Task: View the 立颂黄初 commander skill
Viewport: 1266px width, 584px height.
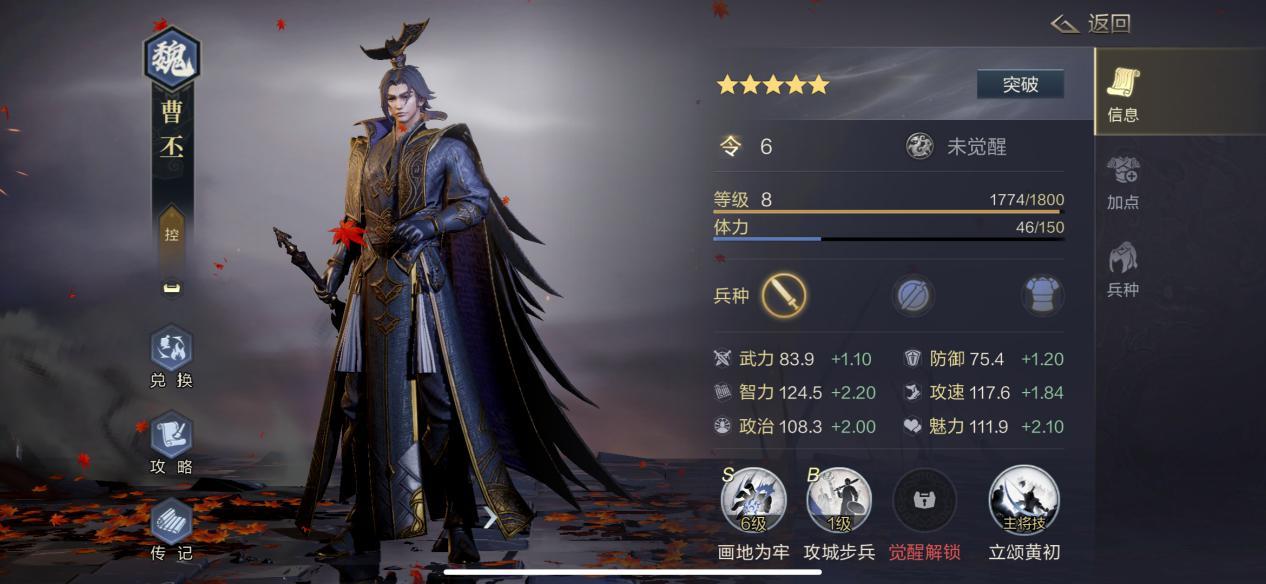Action: (1023, 499)
